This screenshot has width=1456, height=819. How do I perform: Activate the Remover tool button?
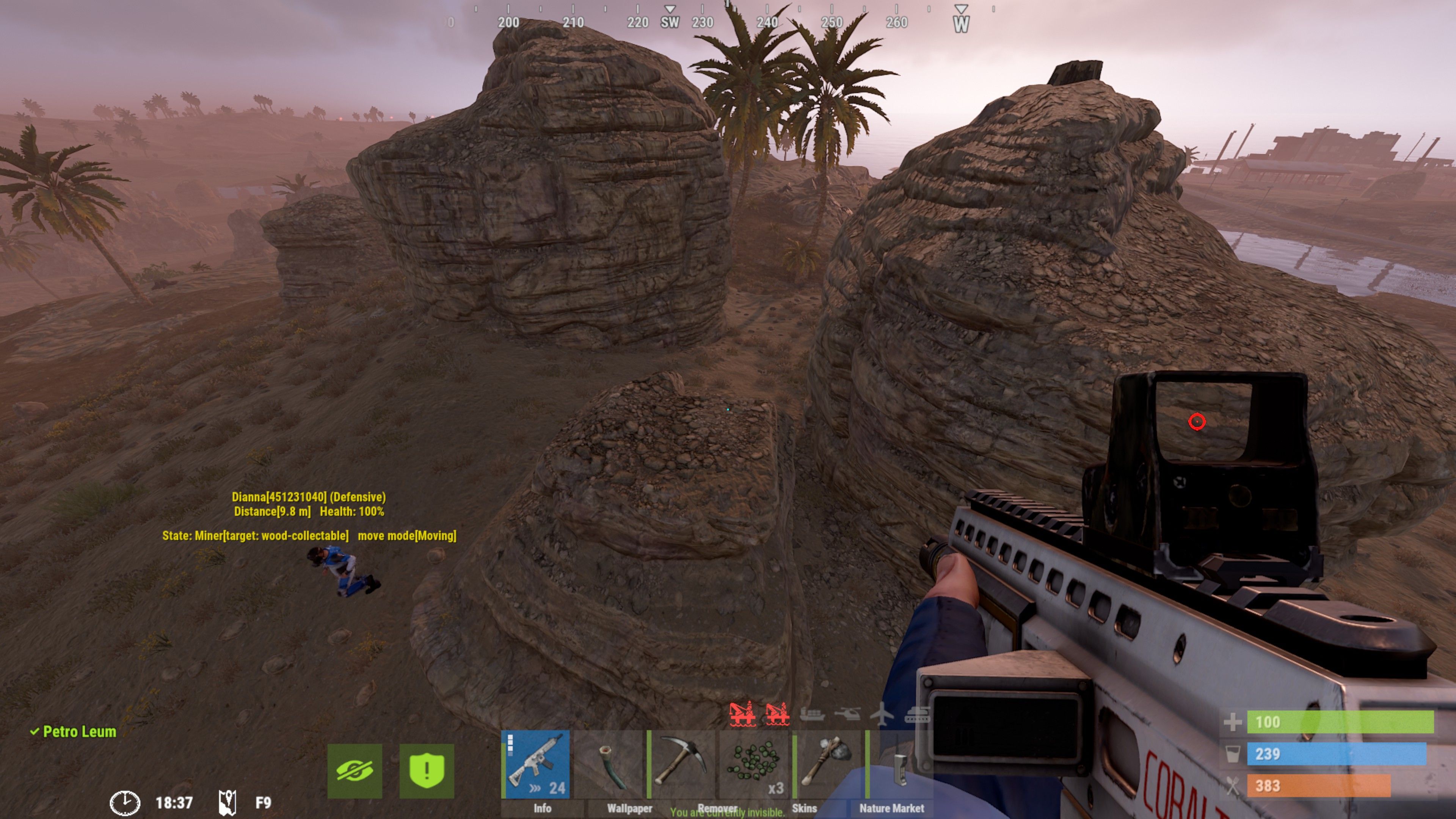717,808
